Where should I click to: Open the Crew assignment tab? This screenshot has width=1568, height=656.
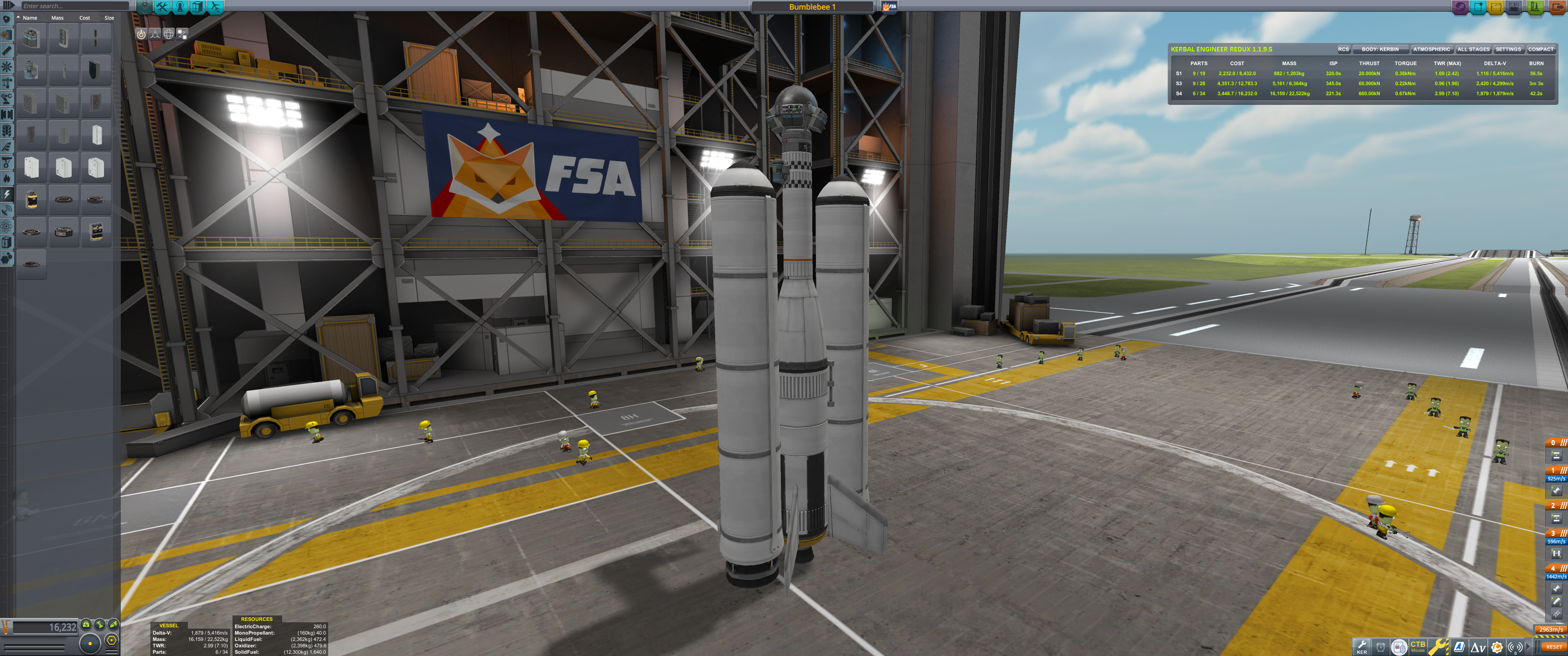coord(180,7)
